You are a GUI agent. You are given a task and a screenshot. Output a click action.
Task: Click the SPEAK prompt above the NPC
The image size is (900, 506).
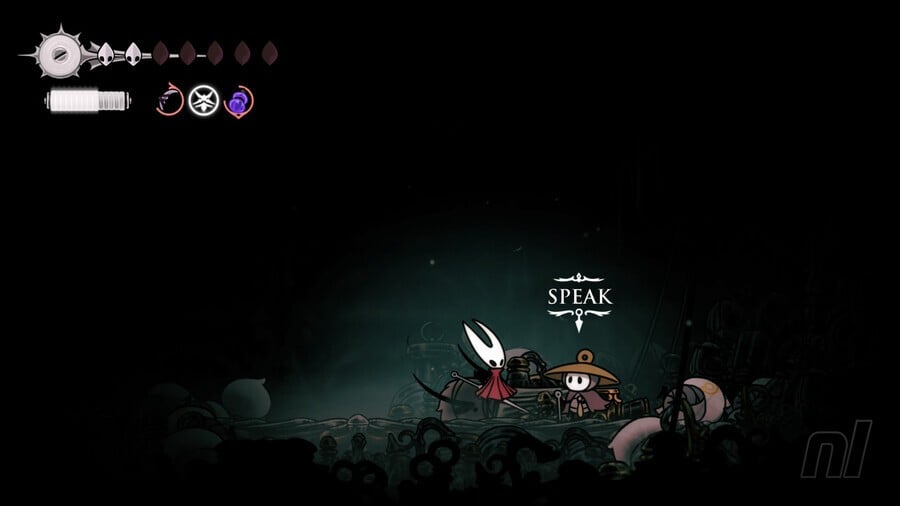pyautogui.click(x=580, y=297)
